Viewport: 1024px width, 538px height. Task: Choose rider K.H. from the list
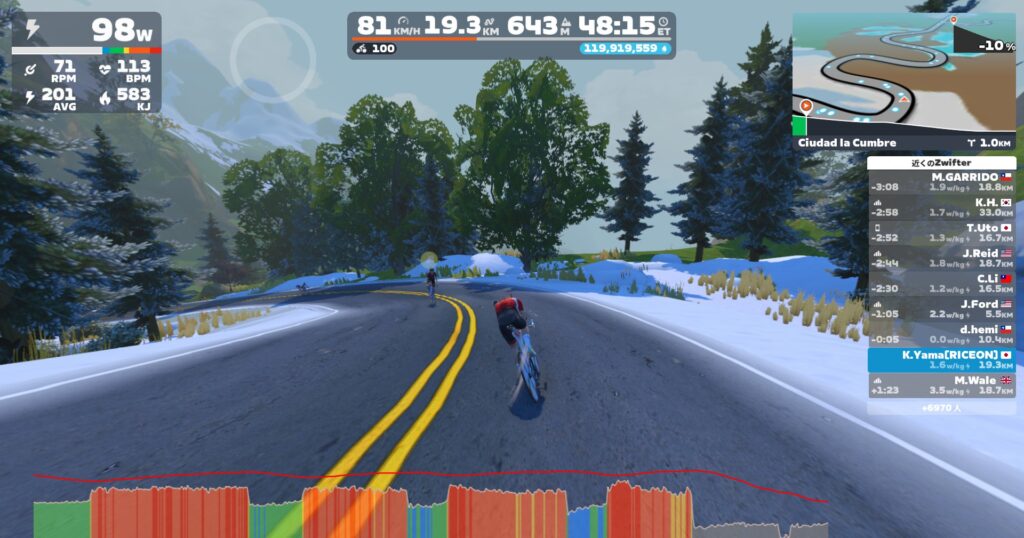(x=941, y=207)
